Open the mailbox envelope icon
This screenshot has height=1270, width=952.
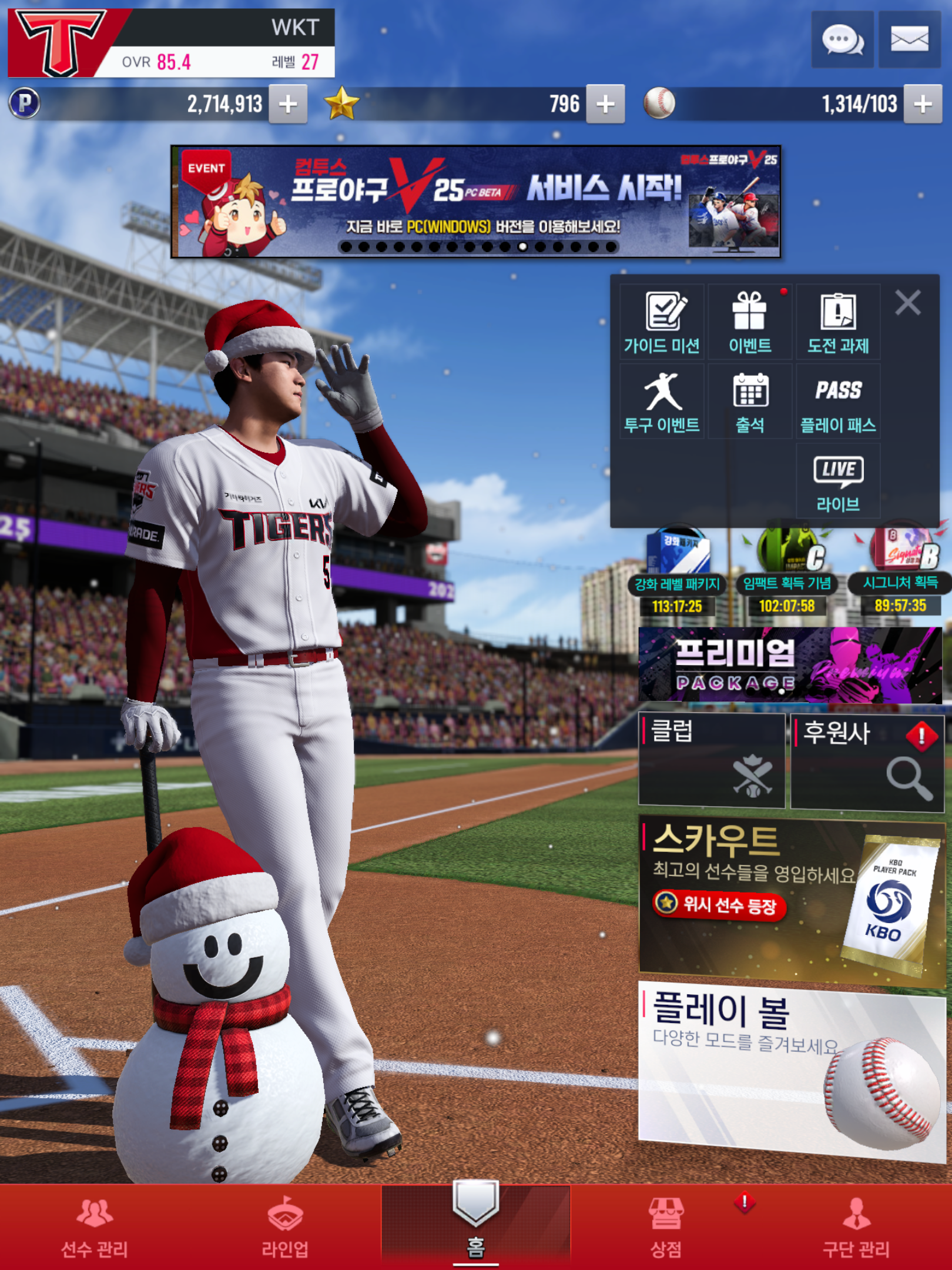click(909, 40)
